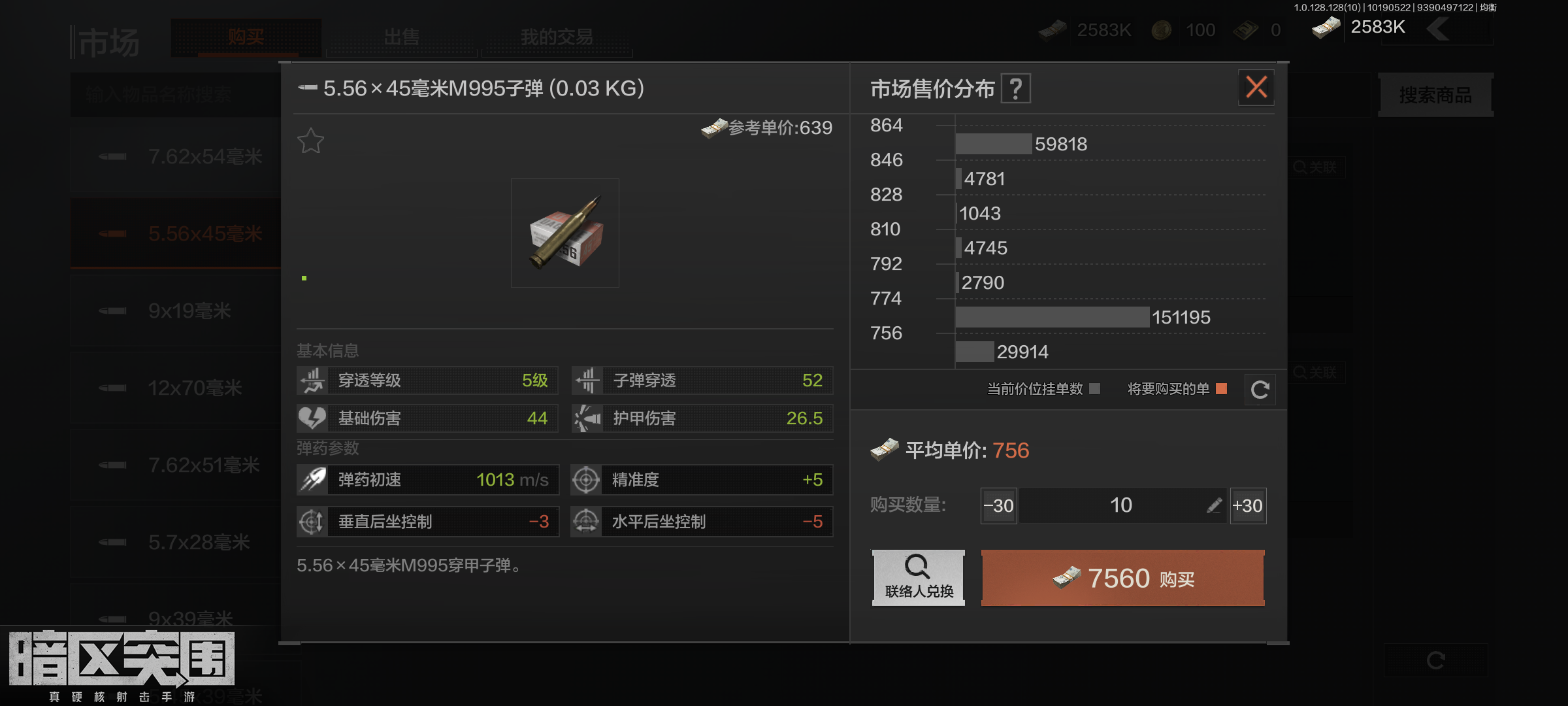Favorite the M995 ammo with the star icon
This screenshot has width=1568, height=706.
click(311, 140)
